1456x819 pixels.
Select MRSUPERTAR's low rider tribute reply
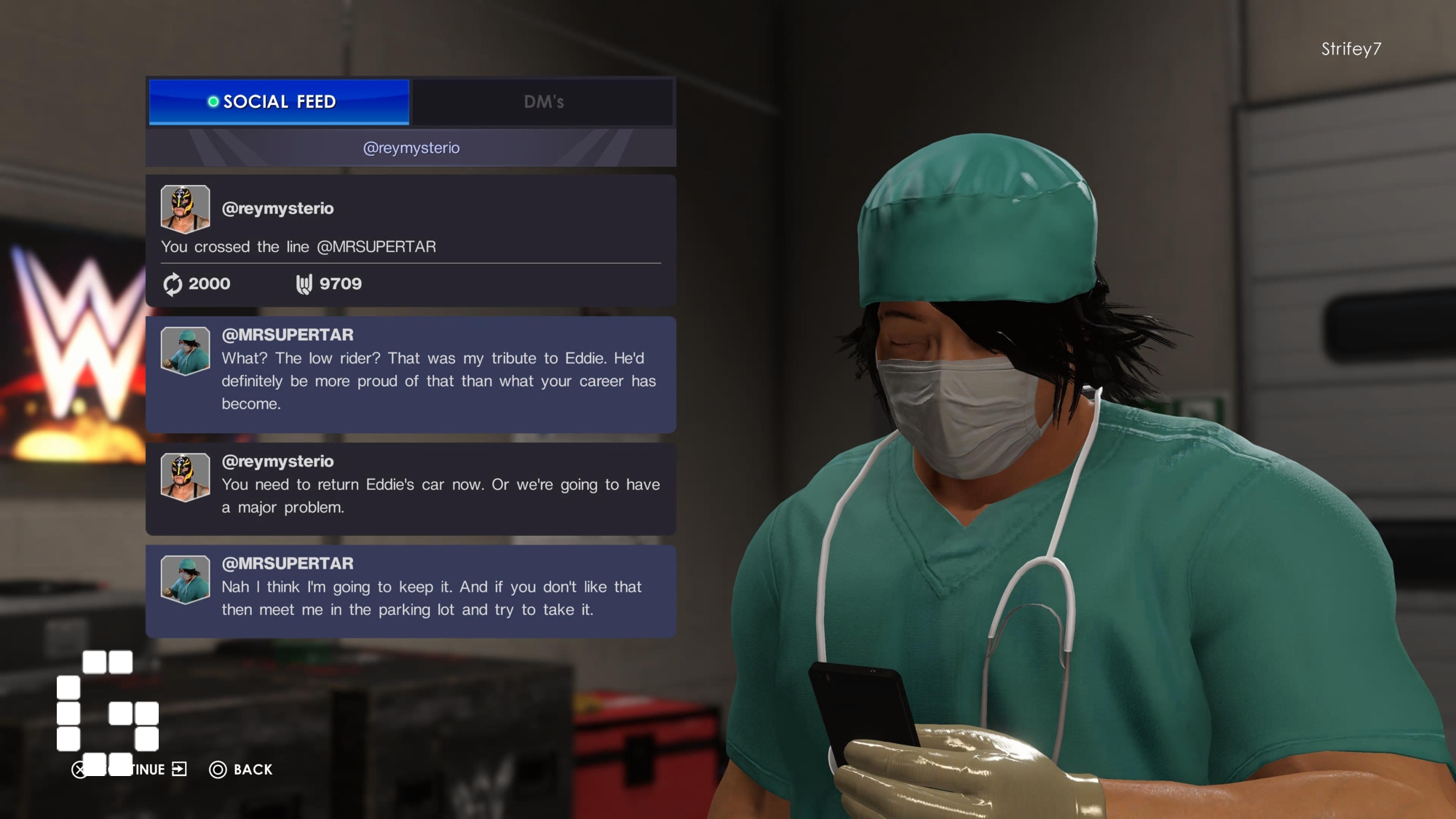click(411, 374)
